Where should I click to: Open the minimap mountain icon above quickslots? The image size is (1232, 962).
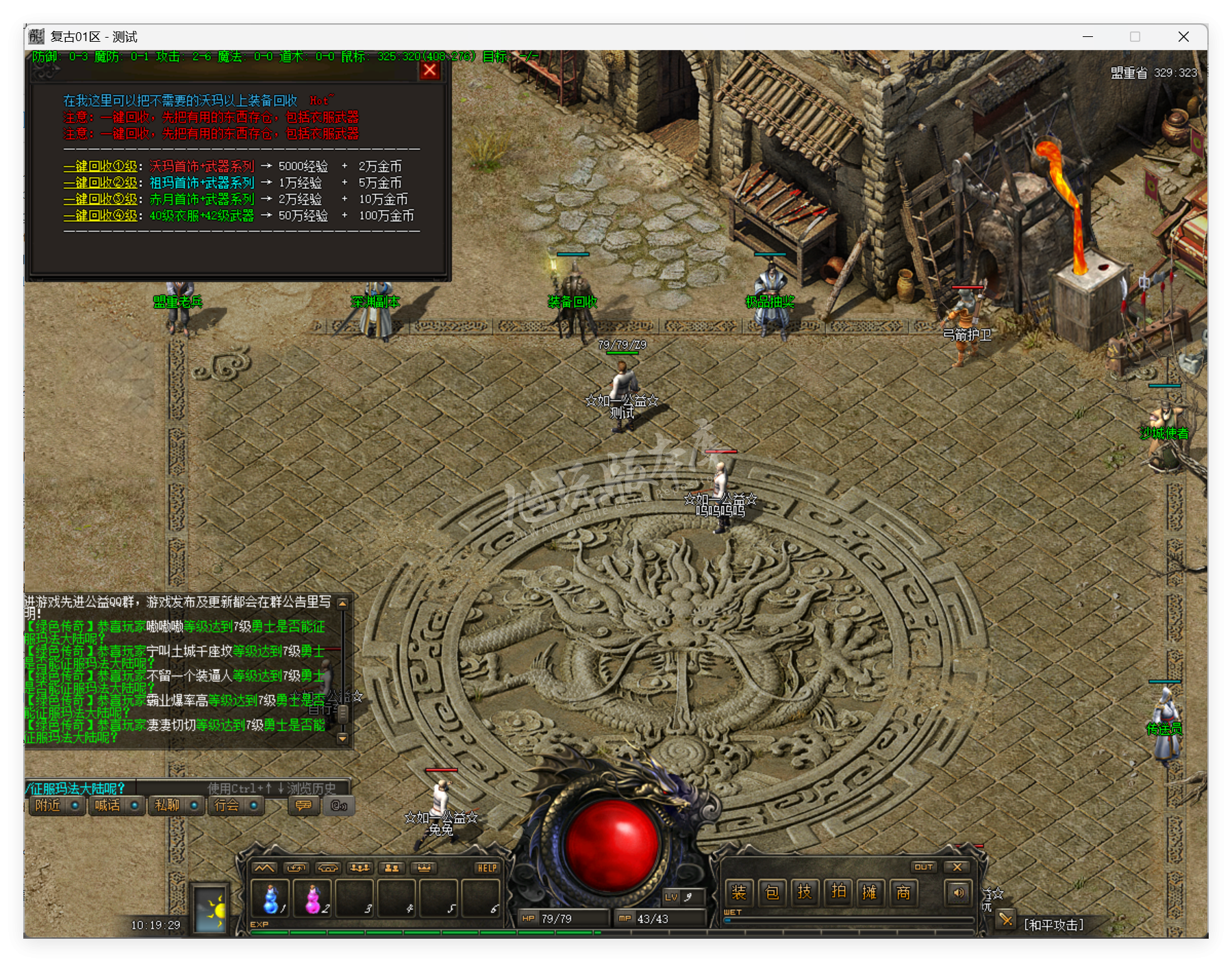pyautogui.click(x=265, y=868)
